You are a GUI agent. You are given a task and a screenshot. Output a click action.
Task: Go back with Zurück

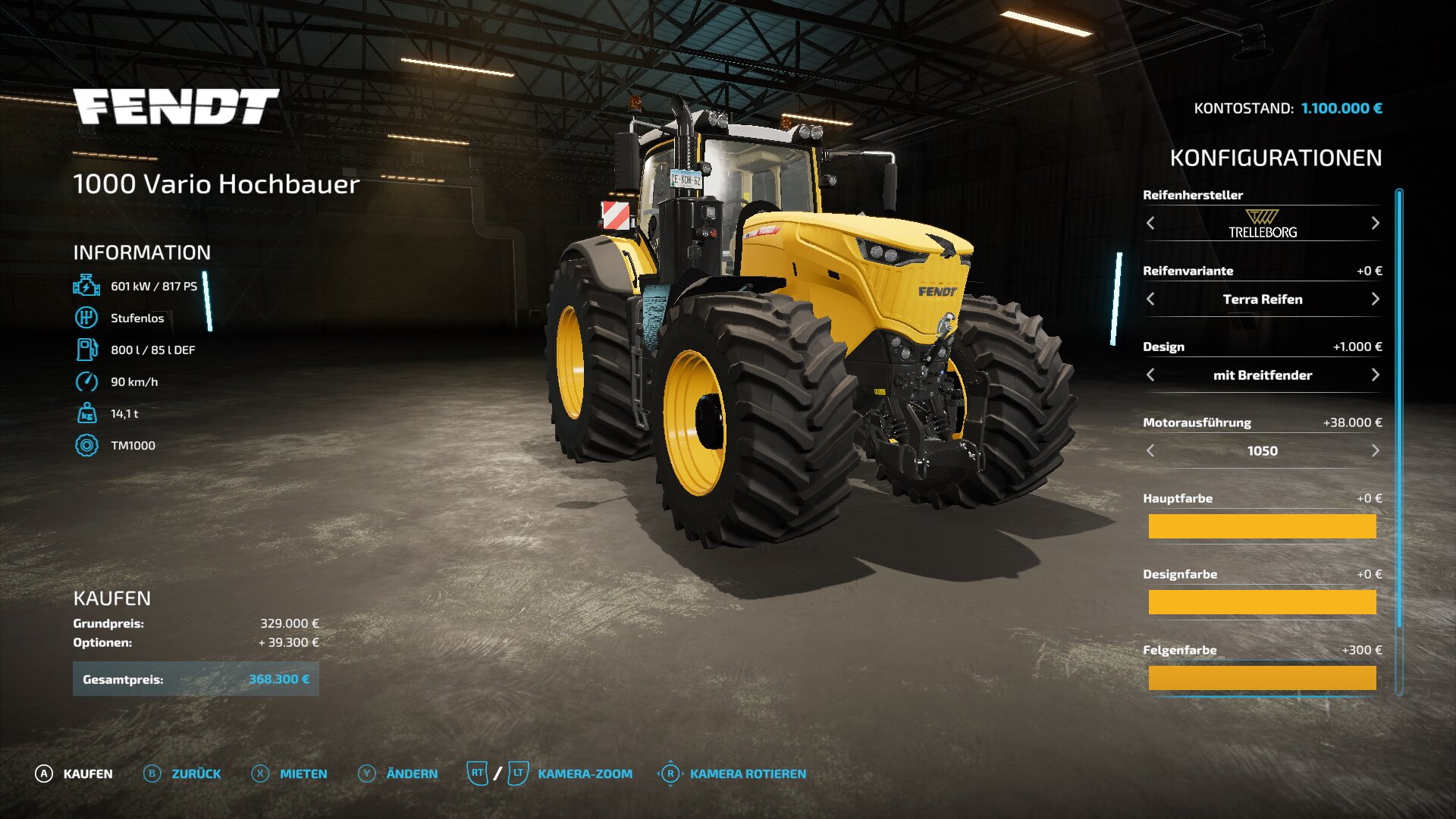click(183, 773)
